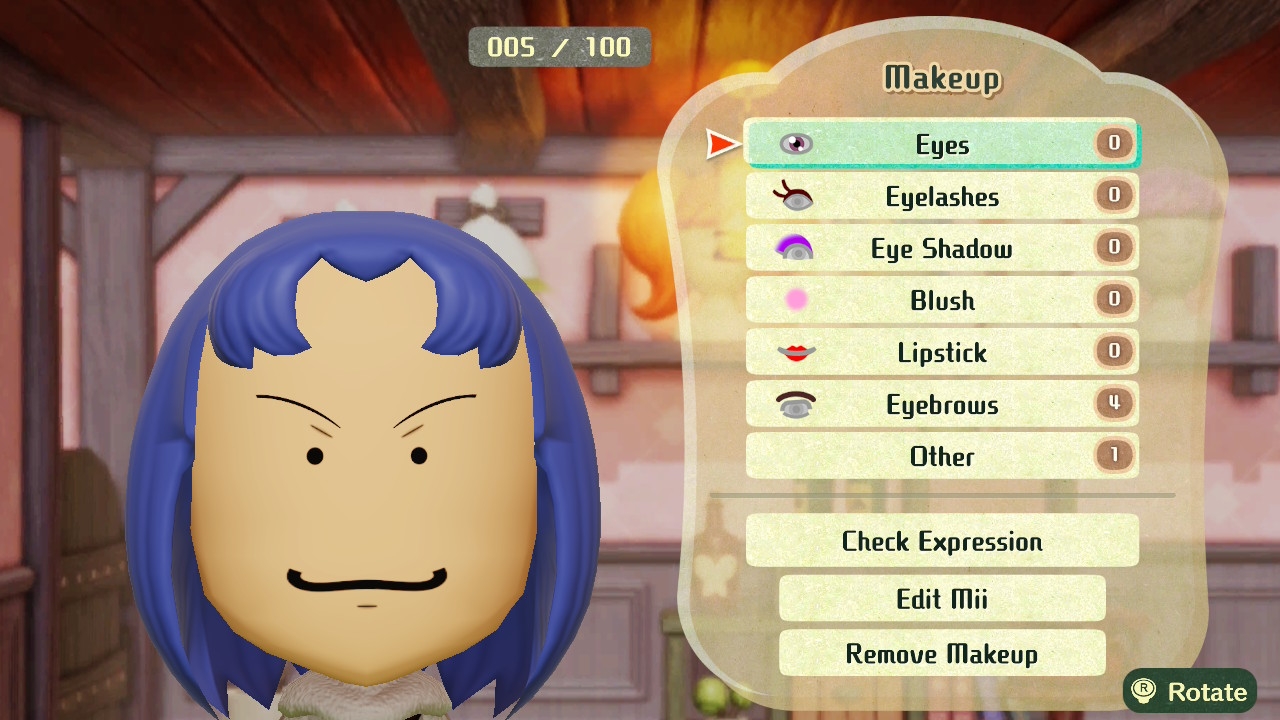1280x720 pixels.
Task: Open the Lipstick options
Action: coord(941,353)
